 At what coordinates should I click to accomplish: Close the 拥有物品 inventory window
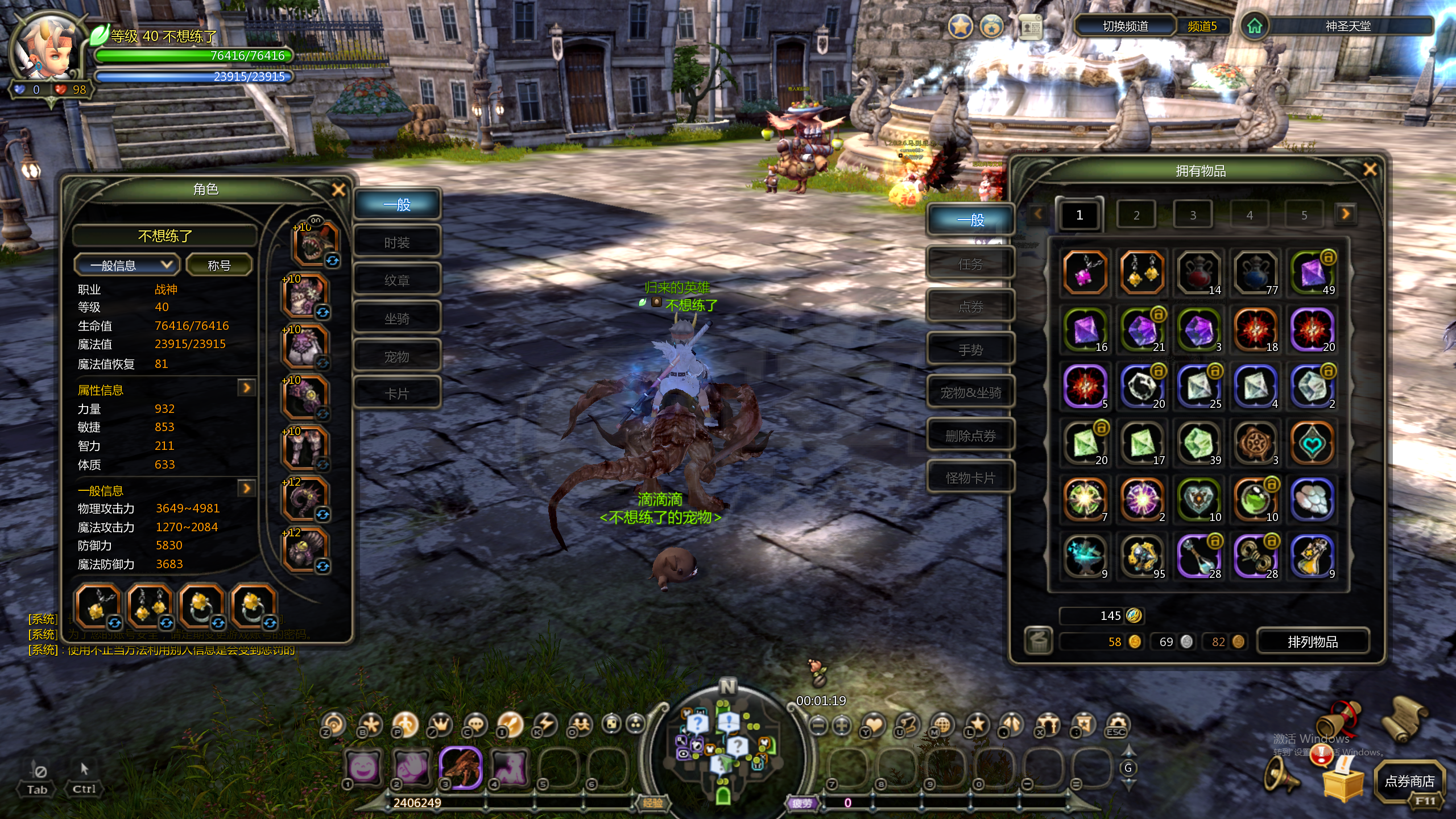click(x=1370, y=169)
